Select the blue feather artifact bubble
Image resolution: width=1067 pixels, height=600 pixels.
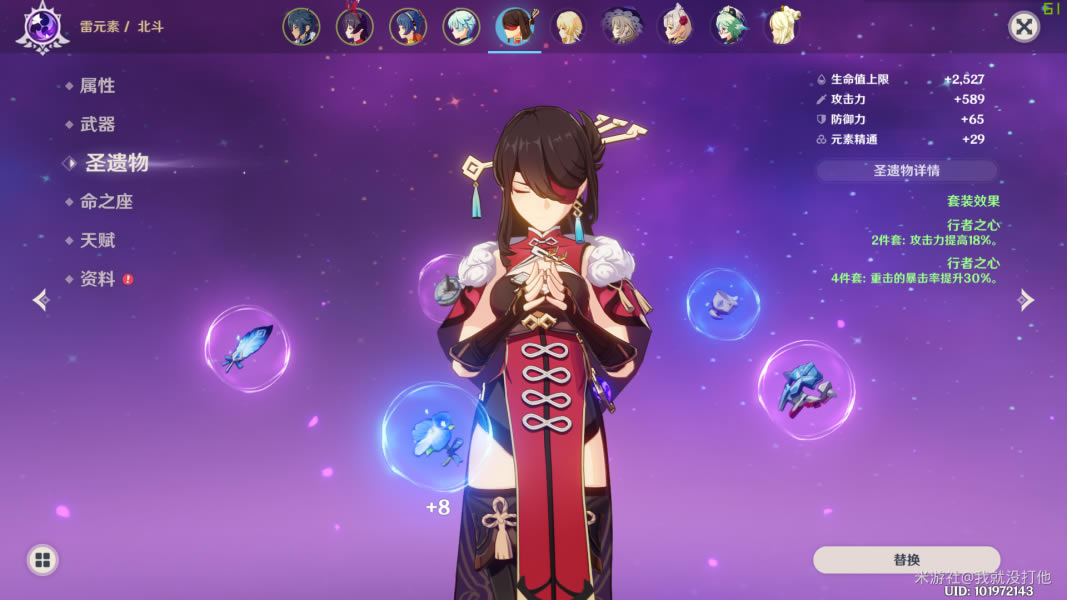246,349
